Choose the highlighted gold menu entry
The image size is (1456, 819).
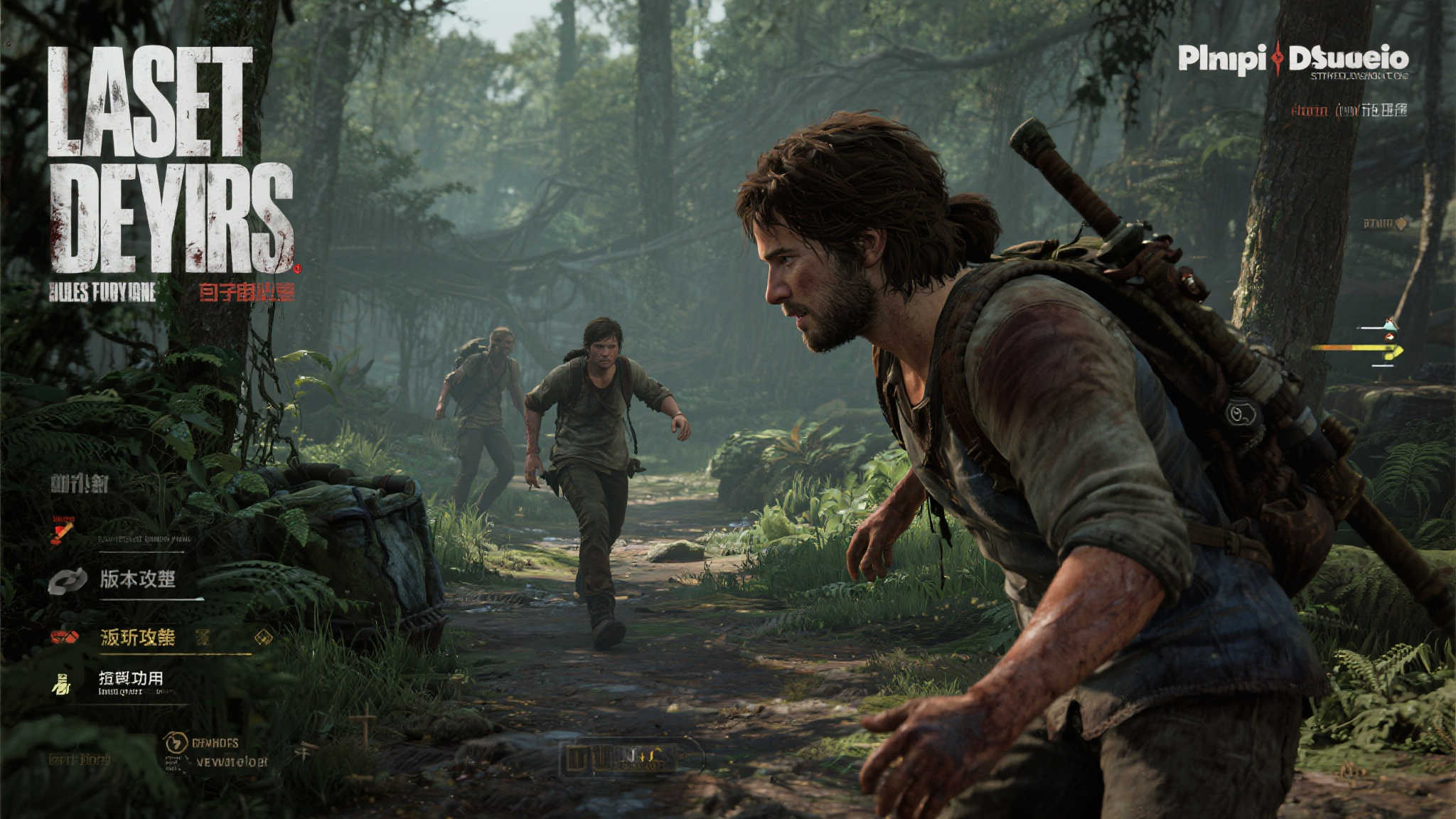[138, 637]
